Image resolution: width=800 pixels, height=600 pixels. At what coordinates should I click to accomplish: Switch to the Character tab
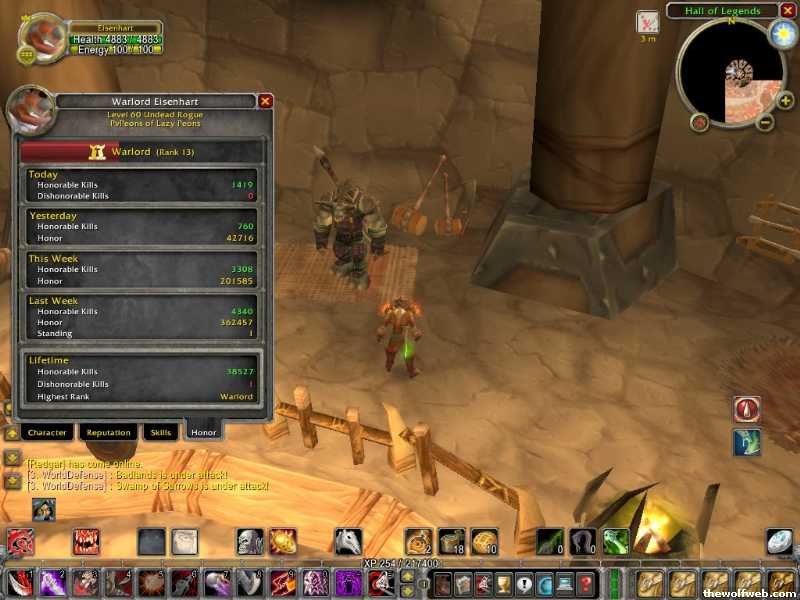(47, 432)
